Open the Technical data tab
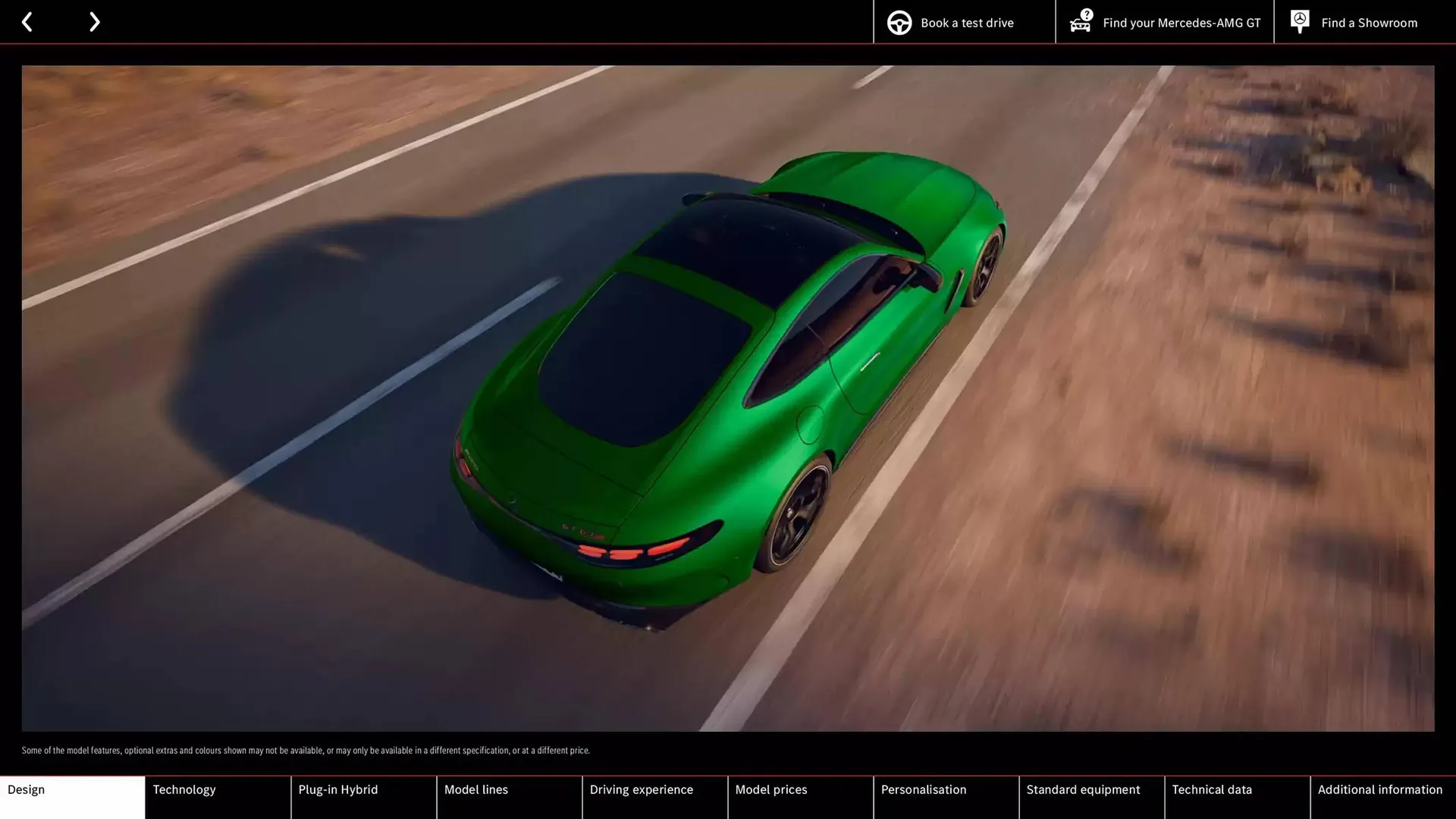The height and width of the screenshot is (819, 1456). coord(1237,796)
